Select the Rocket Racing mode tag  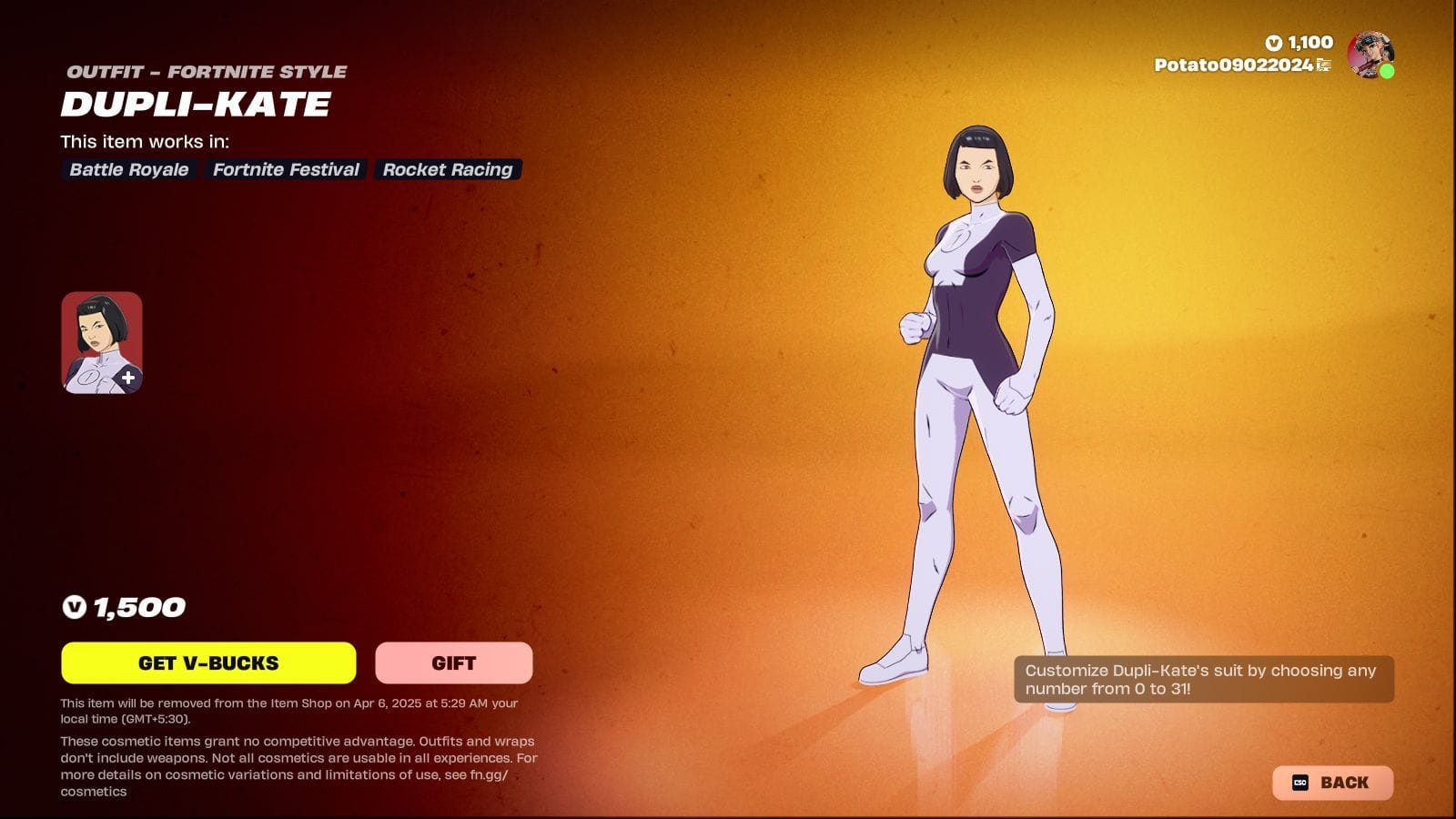[x=447, y=169]
